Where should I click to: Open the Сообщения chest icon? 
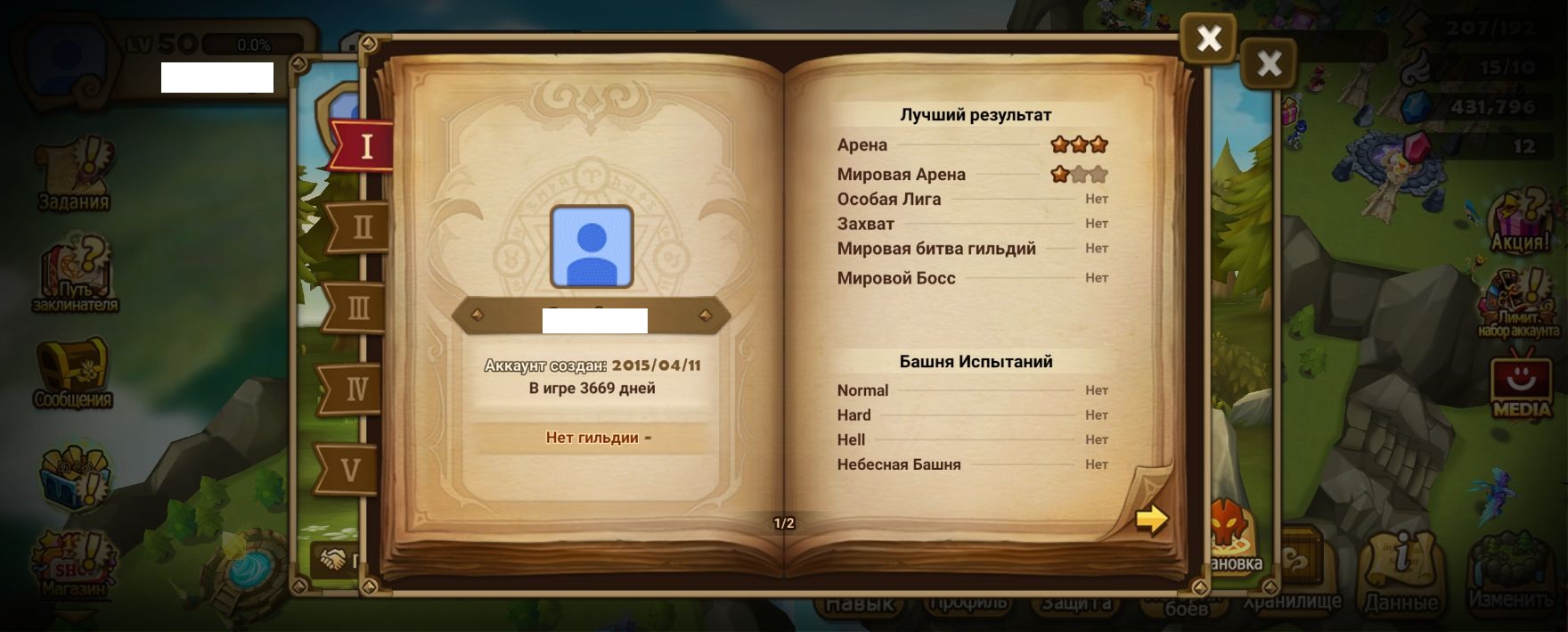tap(73, 373)
